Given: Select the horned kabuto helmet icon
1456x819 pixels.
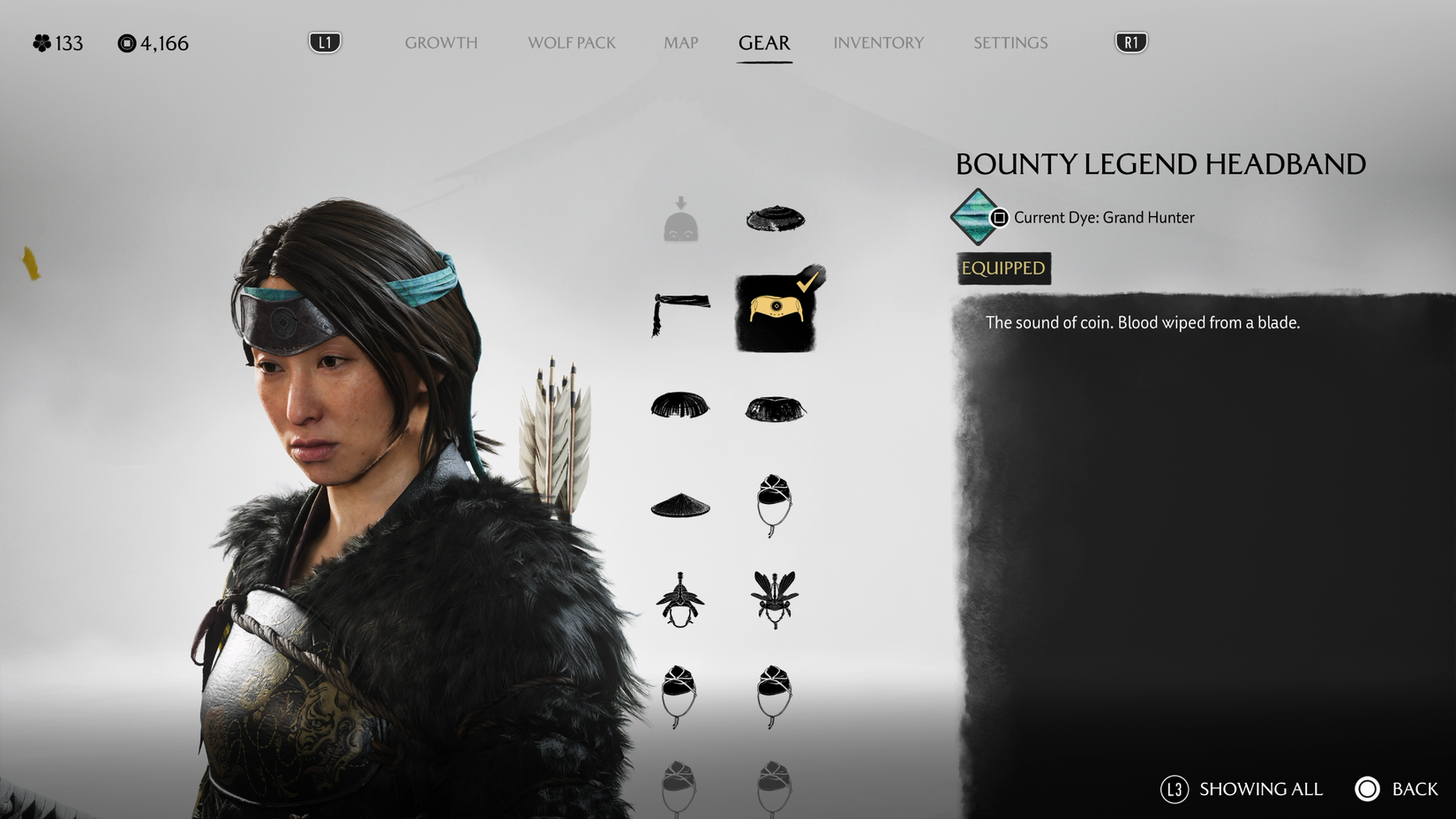Looking at the screenshot, I should pyautogui.click(x=679, y=600).
